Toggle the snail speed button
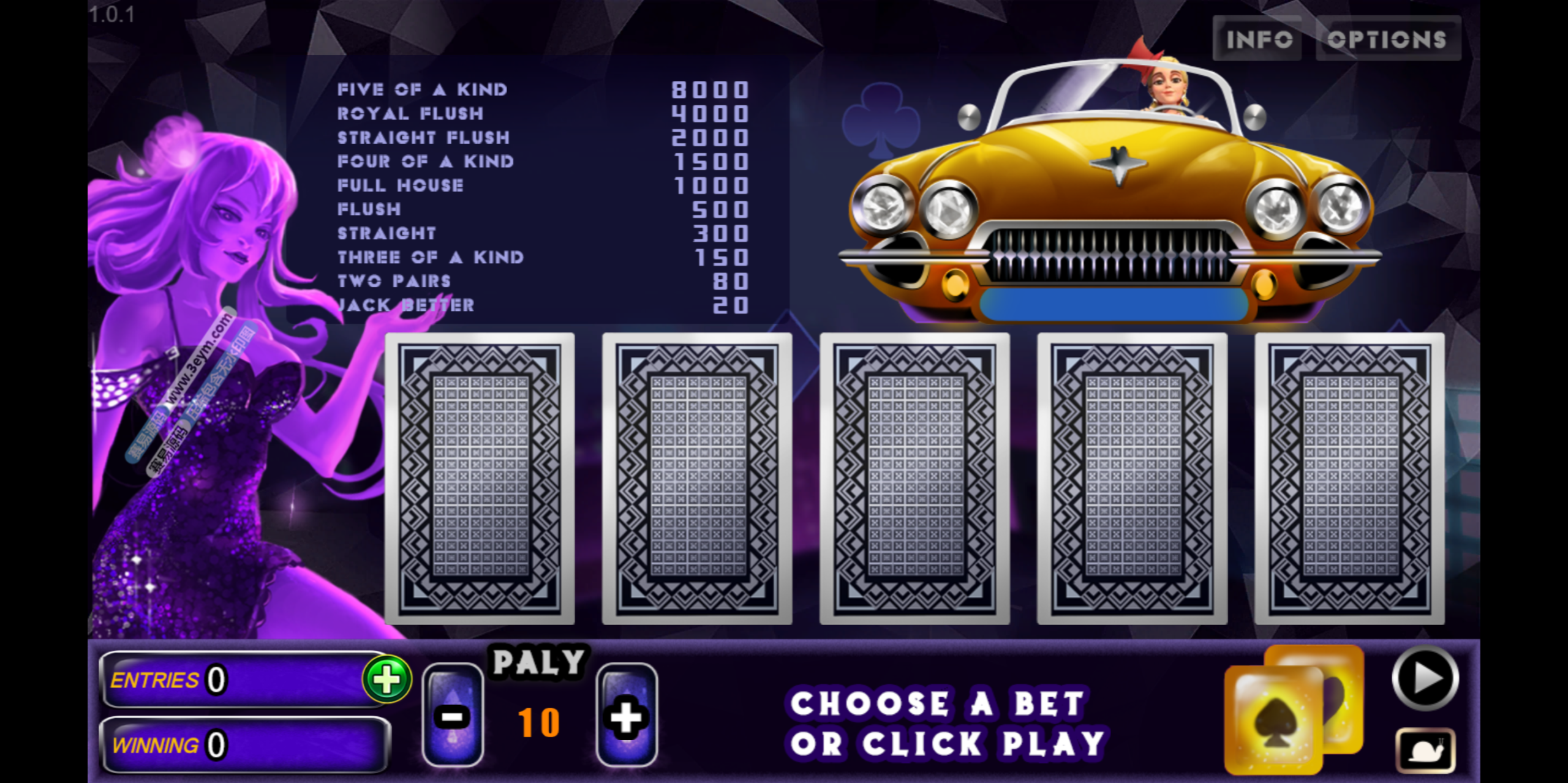The height and width of the screenshot is (783, 1568). (x=1425, y=750)
